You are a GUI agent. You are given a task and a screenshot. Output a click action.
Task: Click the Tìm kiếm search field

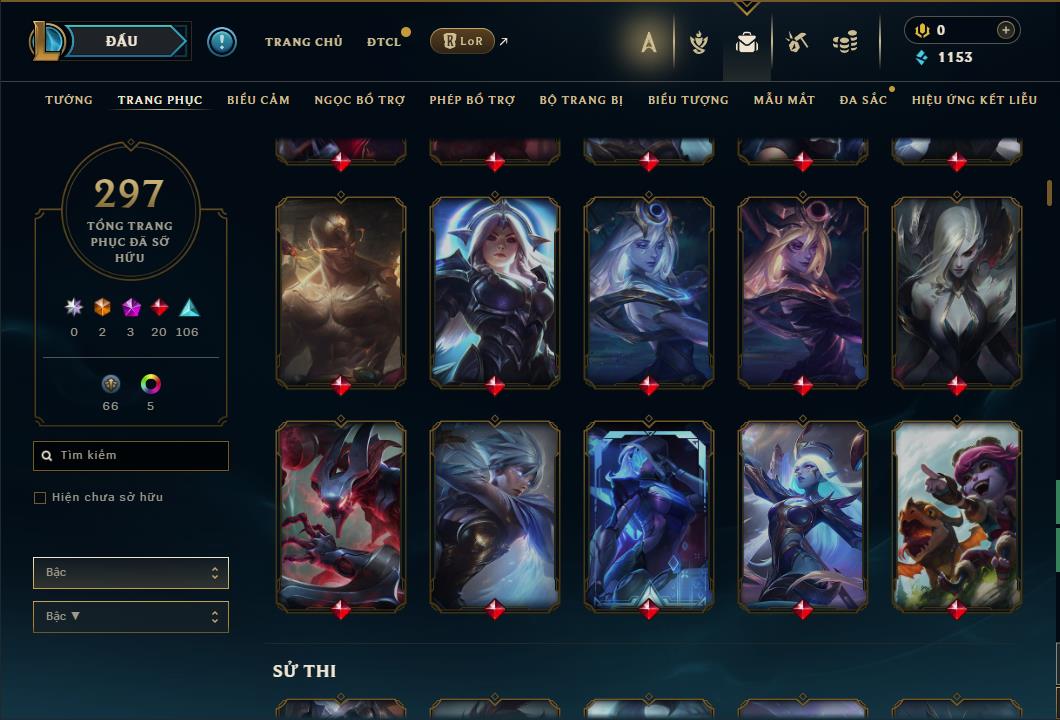131,456
